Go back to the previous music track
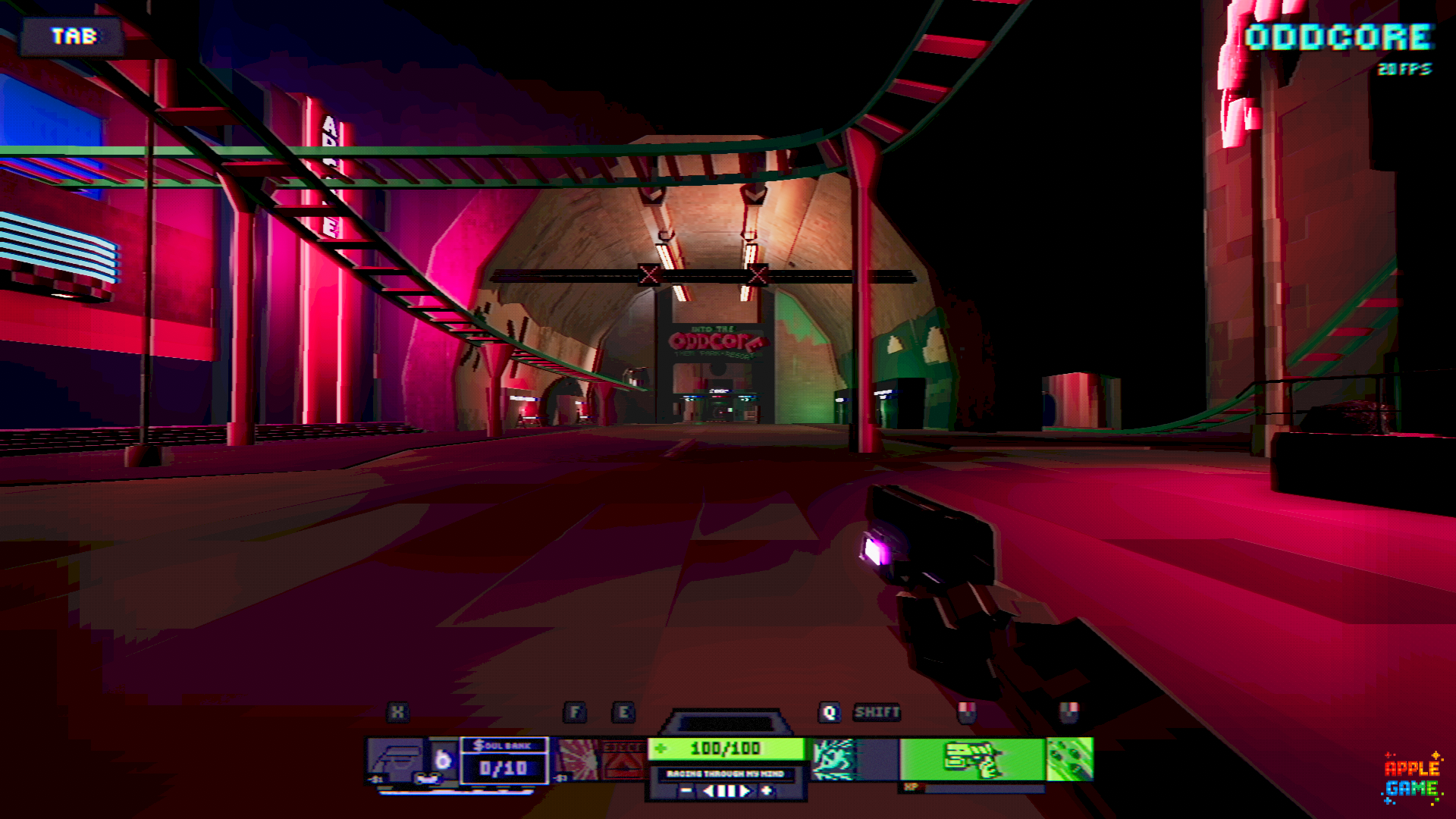Image resolution: width=1456 pixels, height=819 pixels. click(x=708, y=791)
